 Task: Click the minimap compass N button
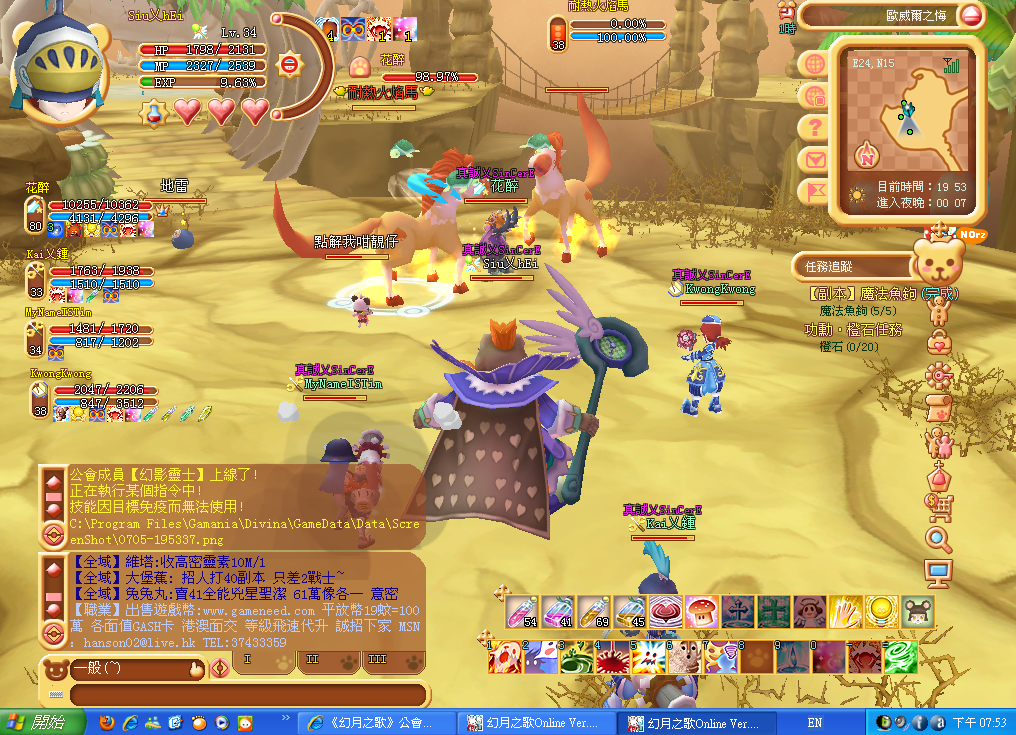[x=866, y=156]
